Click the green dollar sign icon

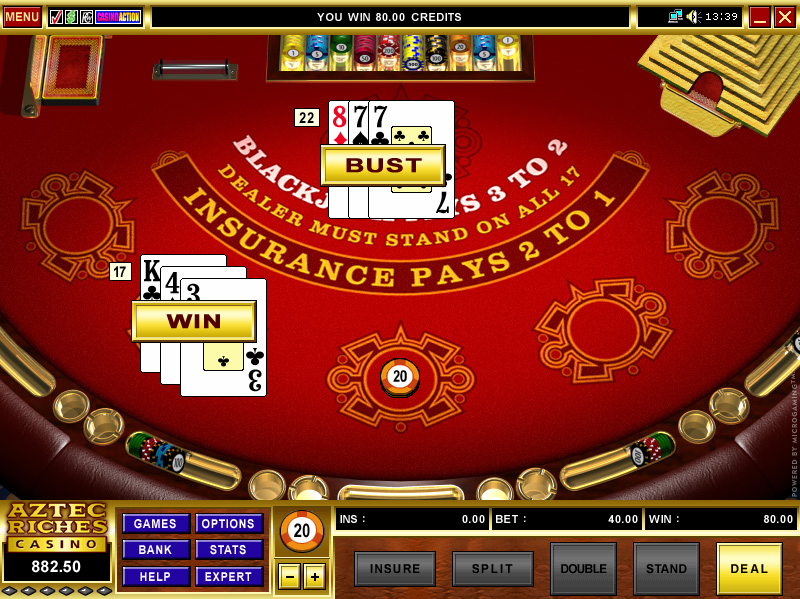coord(71,17)
